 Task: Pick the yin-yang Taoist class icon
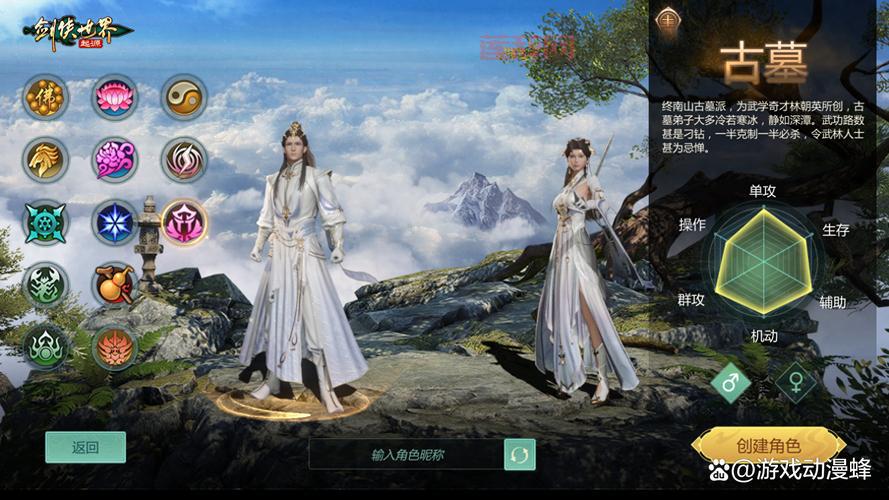[x=184, y=98]
